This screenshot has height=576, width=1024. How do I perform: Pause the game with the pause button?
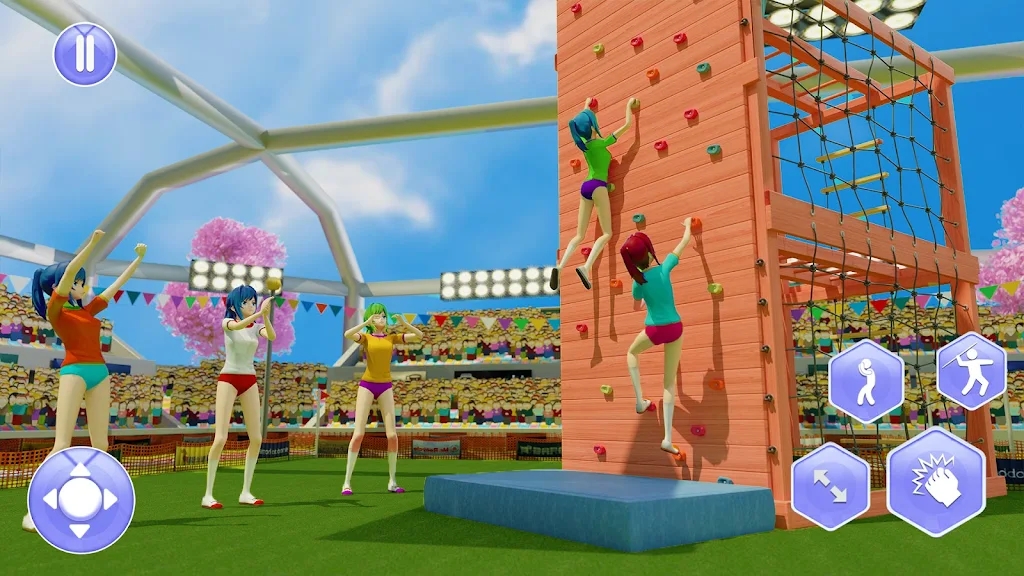point(85,54)
